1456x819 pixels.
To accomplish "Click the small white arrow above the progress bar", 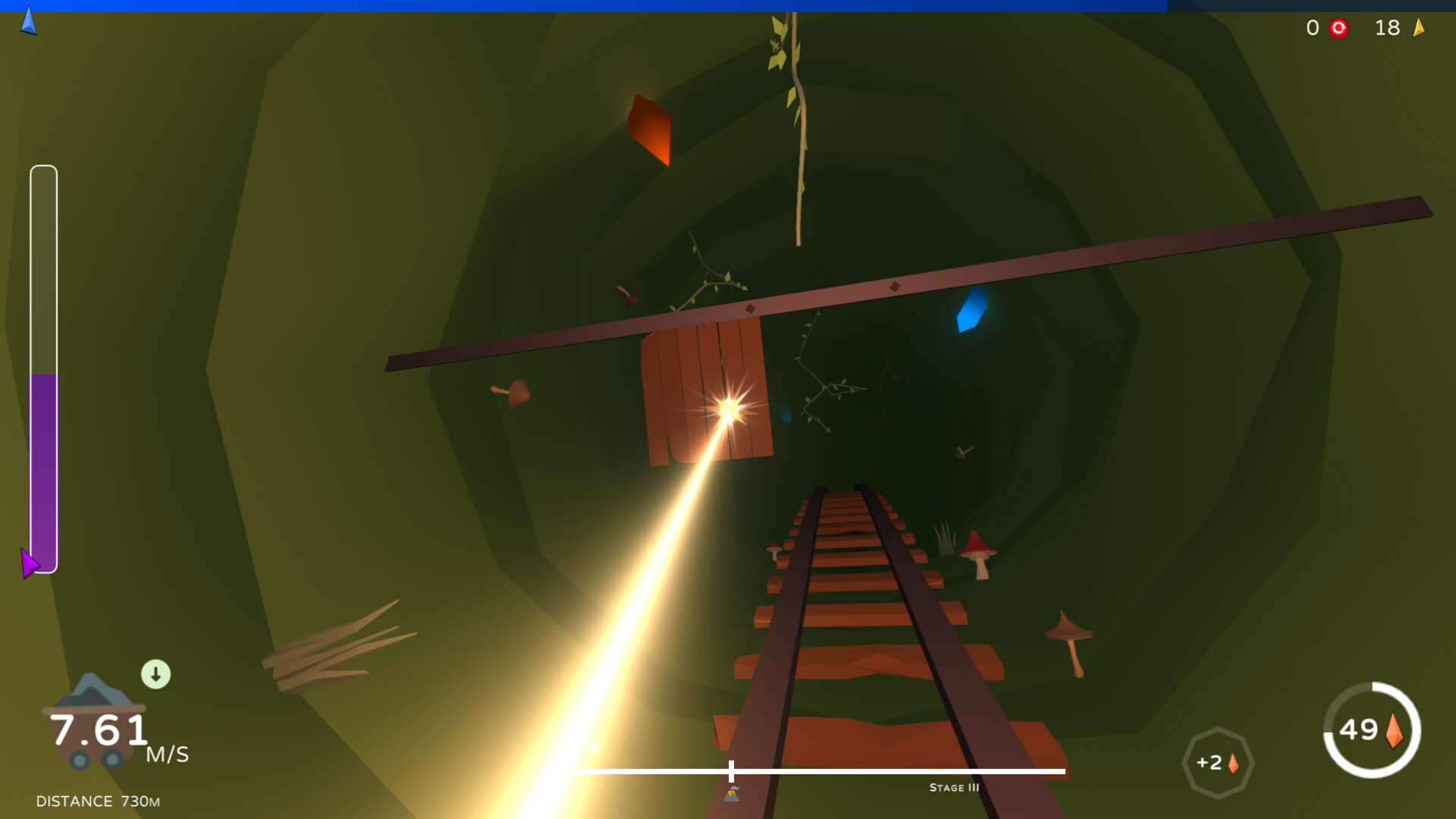I will pyautogui.click(x=595, y=746).
